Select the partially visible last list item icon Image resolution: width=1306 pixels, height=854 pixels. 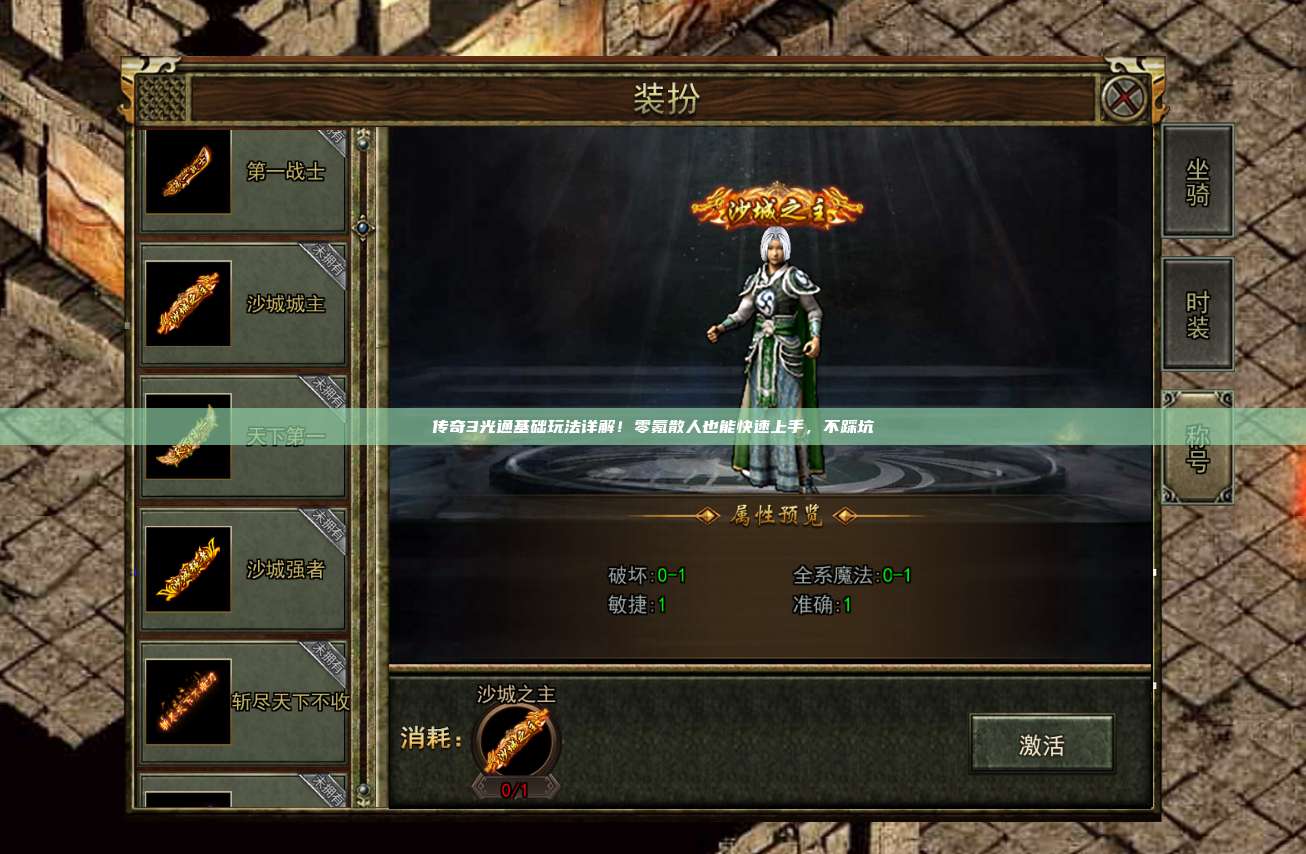(187, 800)
